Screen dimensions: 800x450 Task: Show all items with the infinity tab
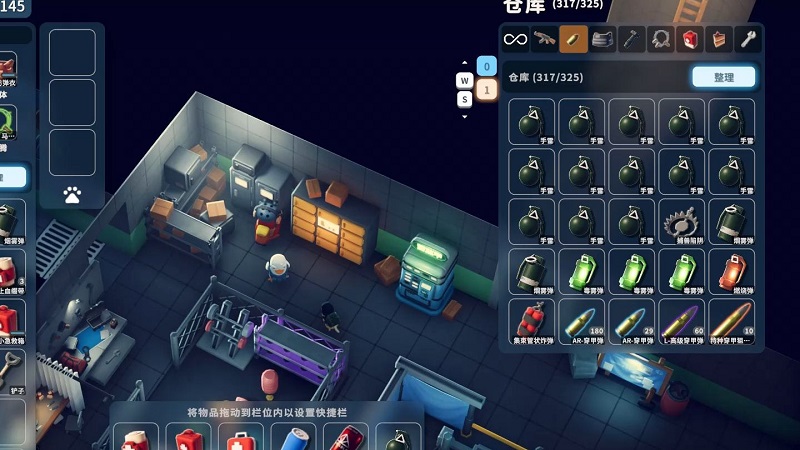515,39
